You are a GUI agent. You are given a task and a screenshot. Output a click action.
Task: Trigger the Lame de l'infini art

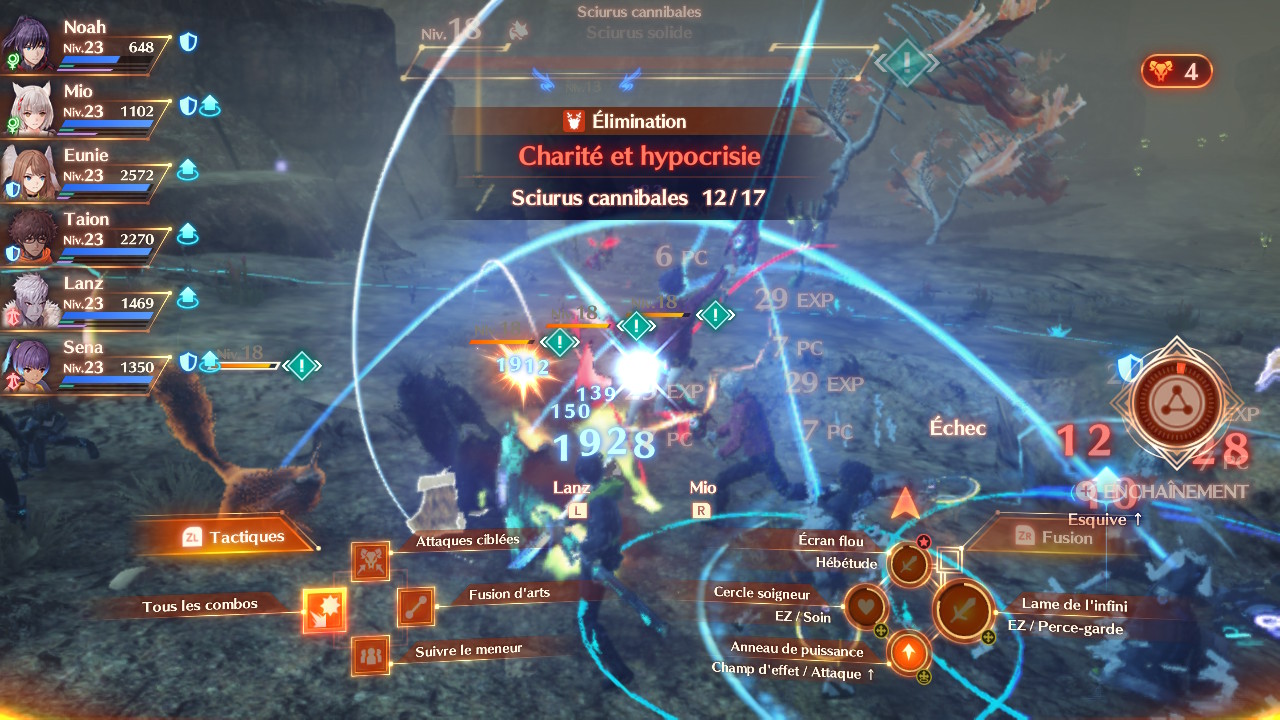point(962,609)
